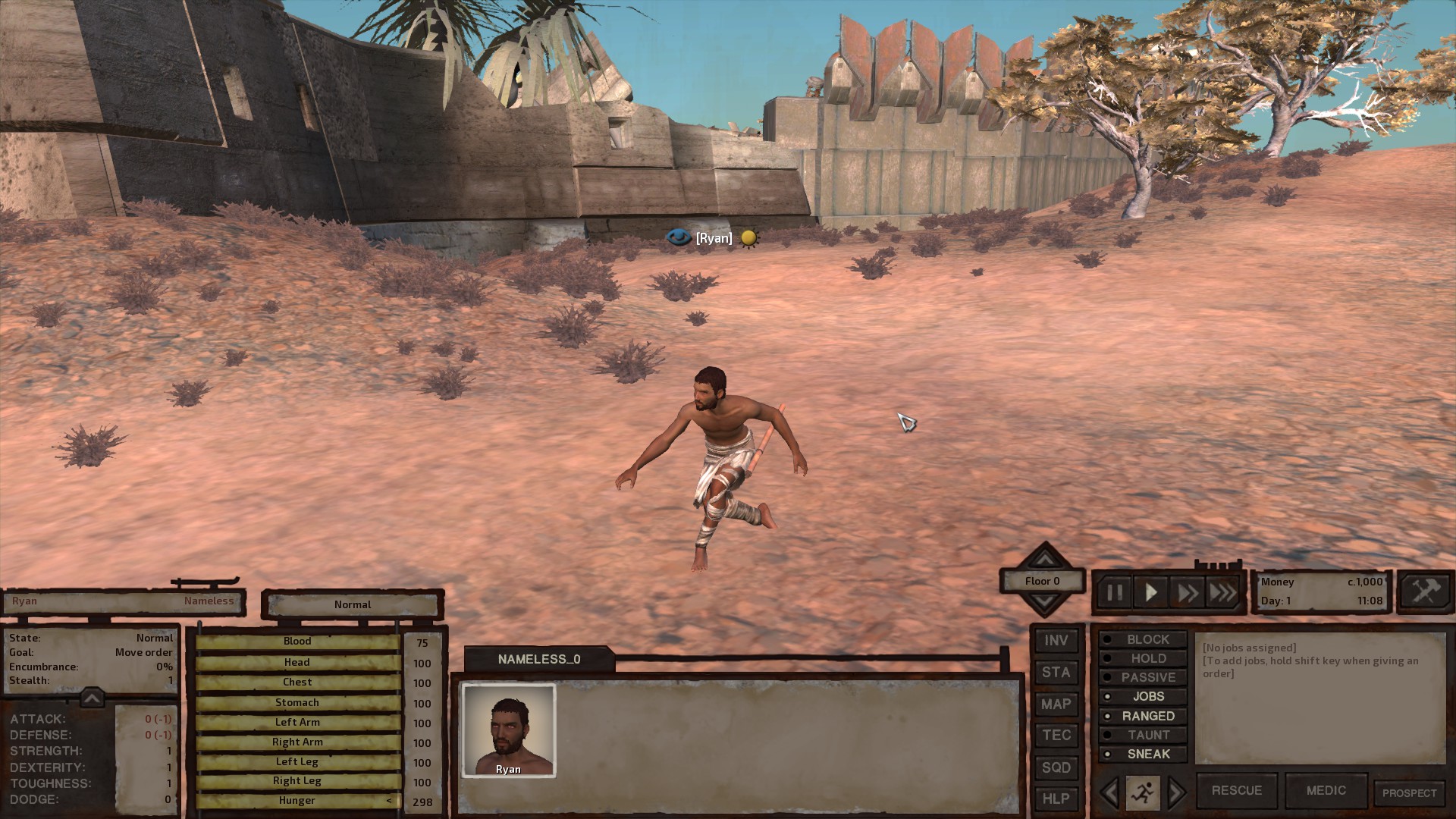Pause the game with the pause icon
The height and width of the screenshot is (819, 1456).
(1115, 593)
